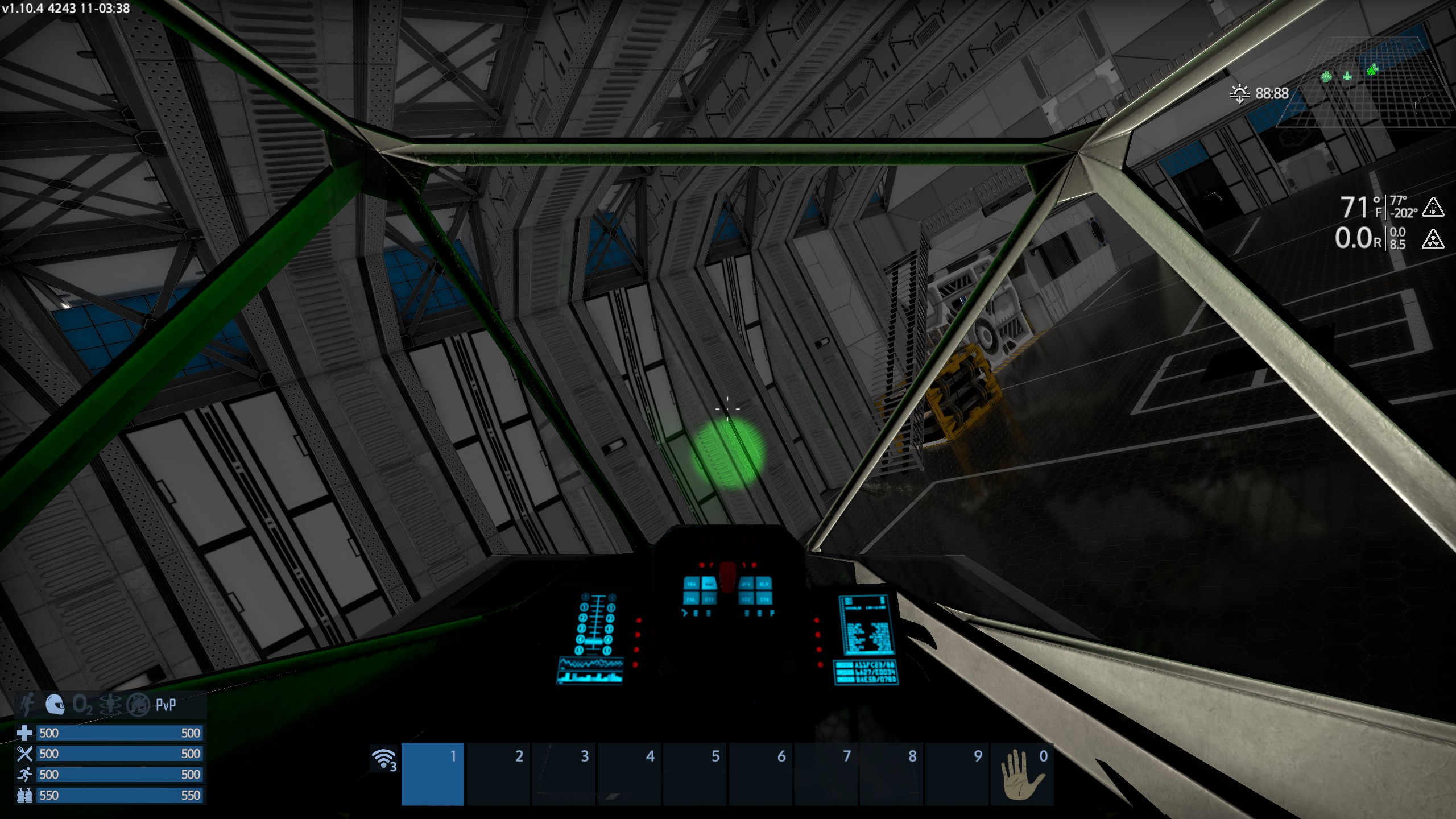This screenshot has width=1456, height=819.
Task: Click the radiation warning triangle
Action: coord(1433,239)
